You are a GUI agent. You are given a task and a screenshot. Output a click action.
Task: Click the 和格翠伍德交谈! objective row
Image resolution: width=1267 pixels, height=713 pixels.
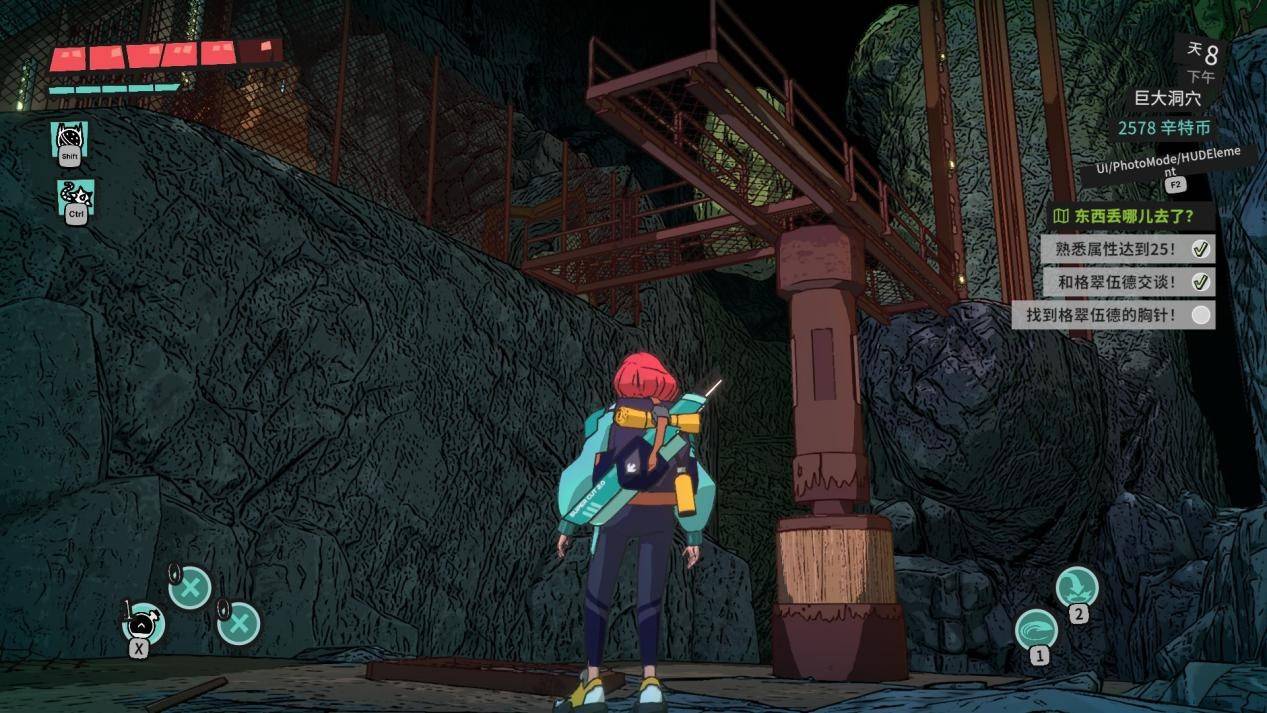coord(1128,282)
